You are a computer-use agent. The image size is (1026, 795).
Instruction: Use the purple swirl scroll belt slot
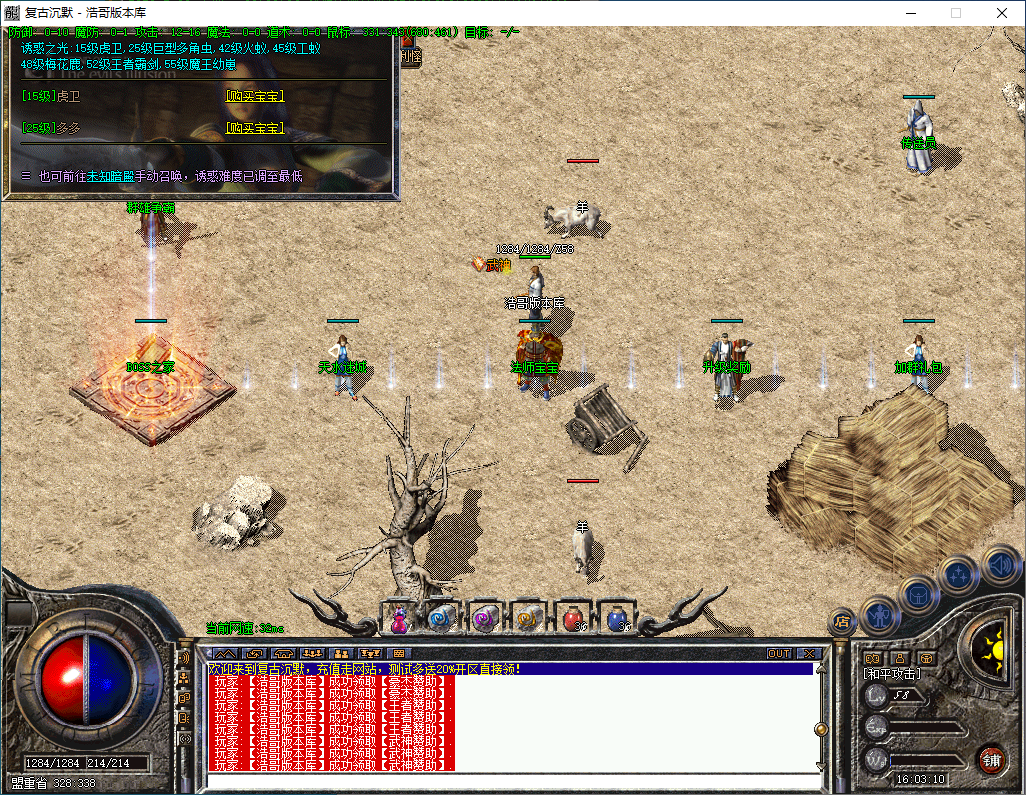click(484, 619)
